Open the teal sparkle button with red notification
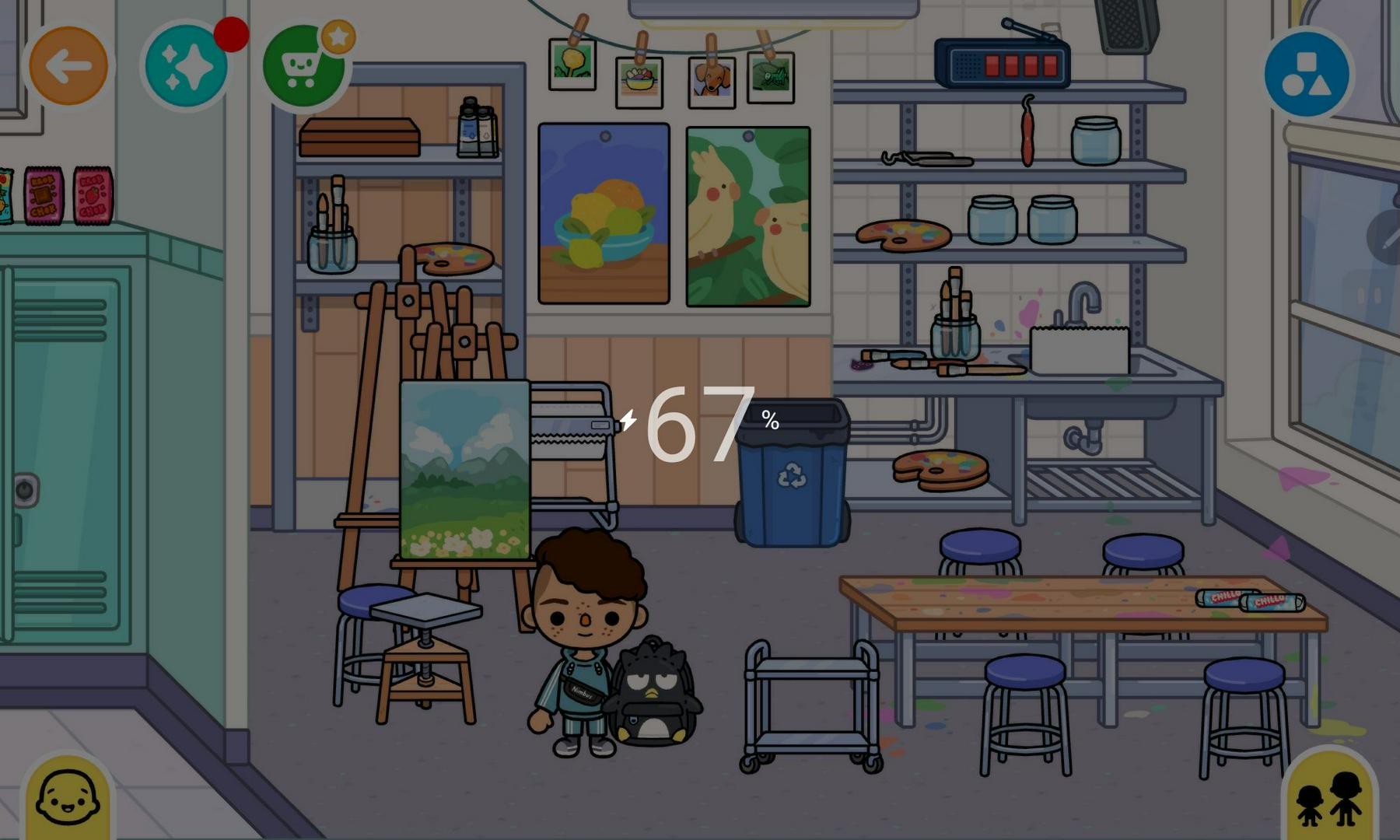 187,67
